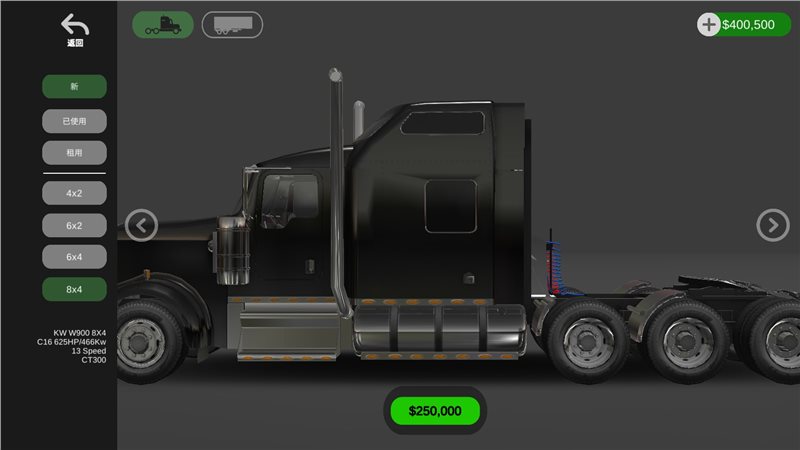Switch to the truck category tab

[x=163, y=25]
